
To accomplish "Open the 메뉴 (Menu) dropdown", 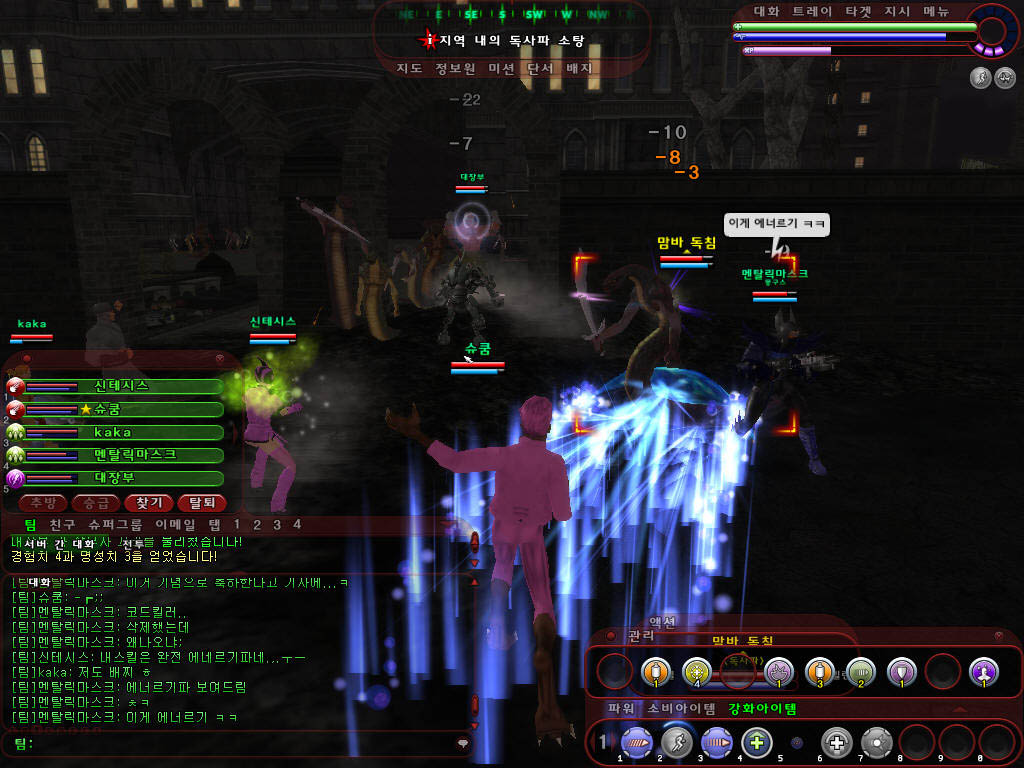I will point(937,12).
